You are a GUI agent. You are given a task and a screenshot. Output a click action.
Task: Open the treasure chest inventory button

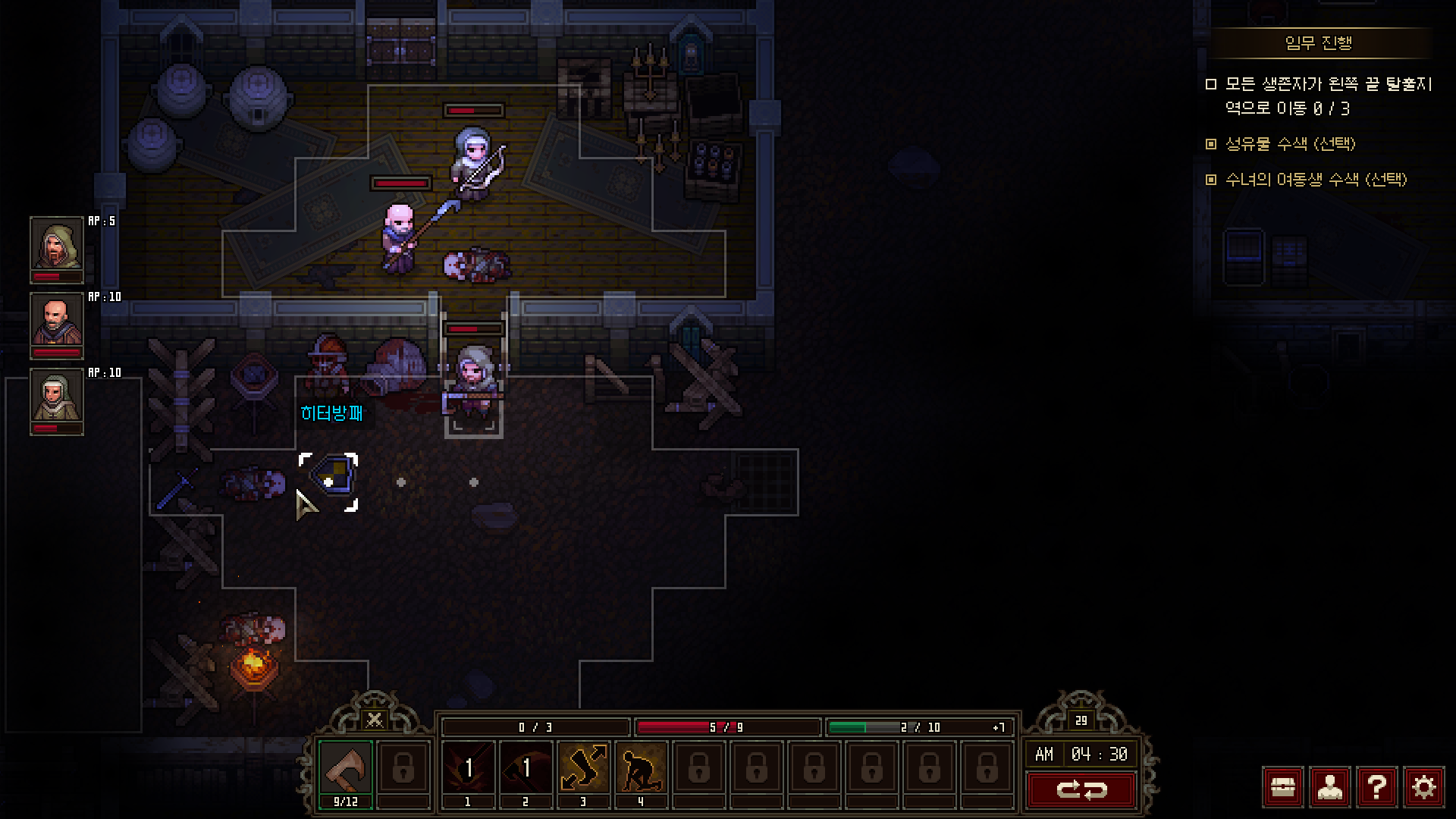point(1282,787)
